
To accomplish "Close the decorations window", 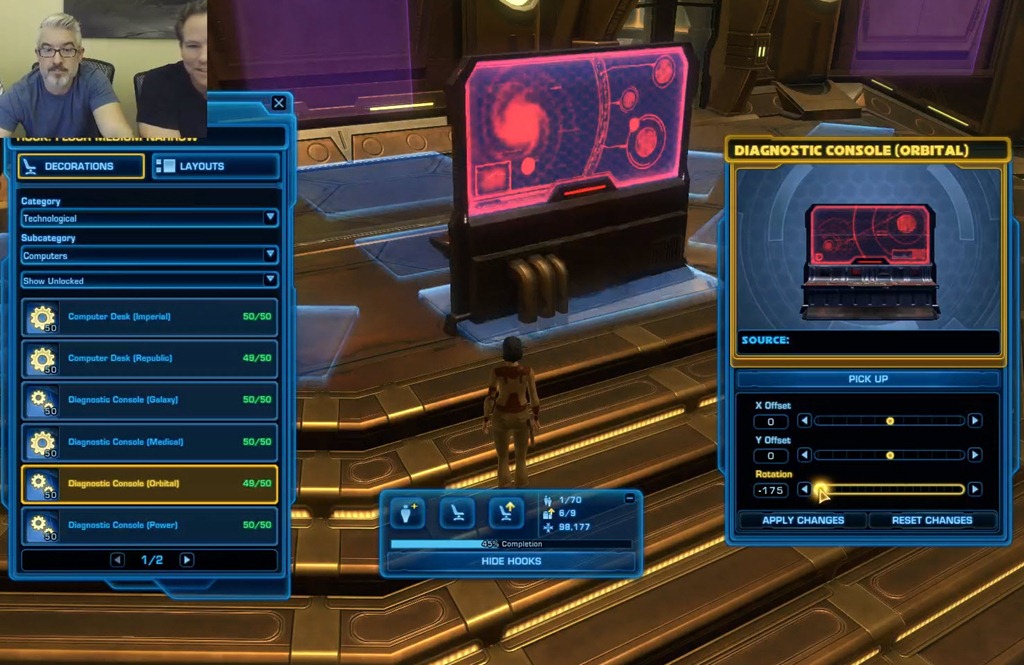I will 278,103.
